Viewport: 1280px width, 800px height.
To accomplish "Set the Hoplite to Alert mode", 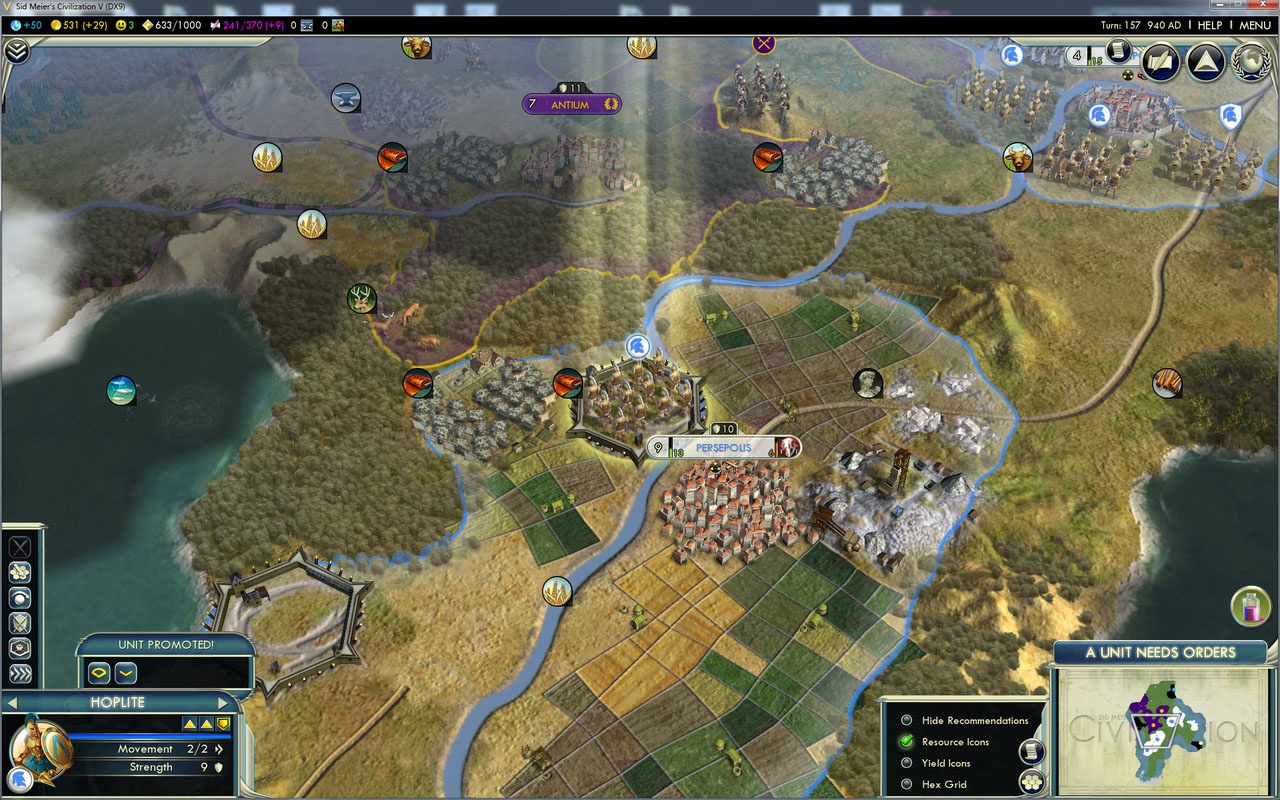I will pyautogui.click(x=20, y=646).
